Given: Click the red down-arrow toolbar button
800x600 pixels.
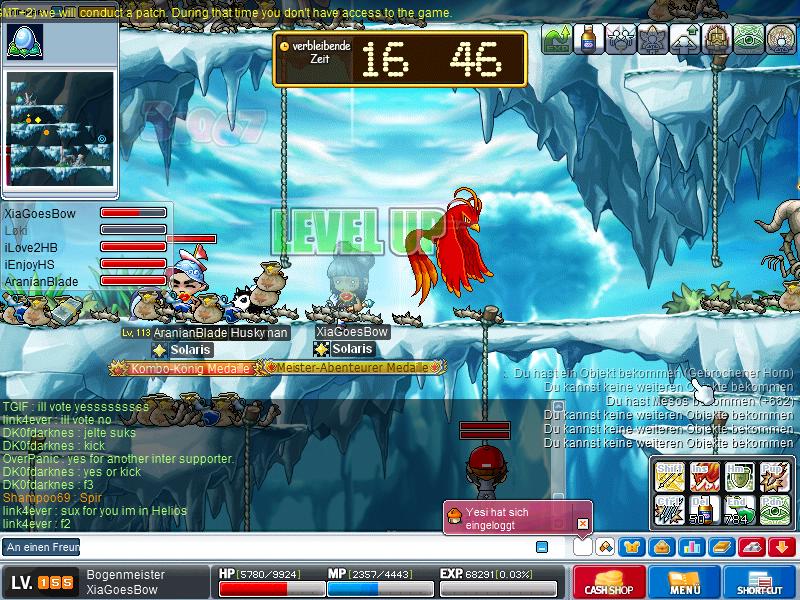Looking at the screenshot, I should [782, 547].
